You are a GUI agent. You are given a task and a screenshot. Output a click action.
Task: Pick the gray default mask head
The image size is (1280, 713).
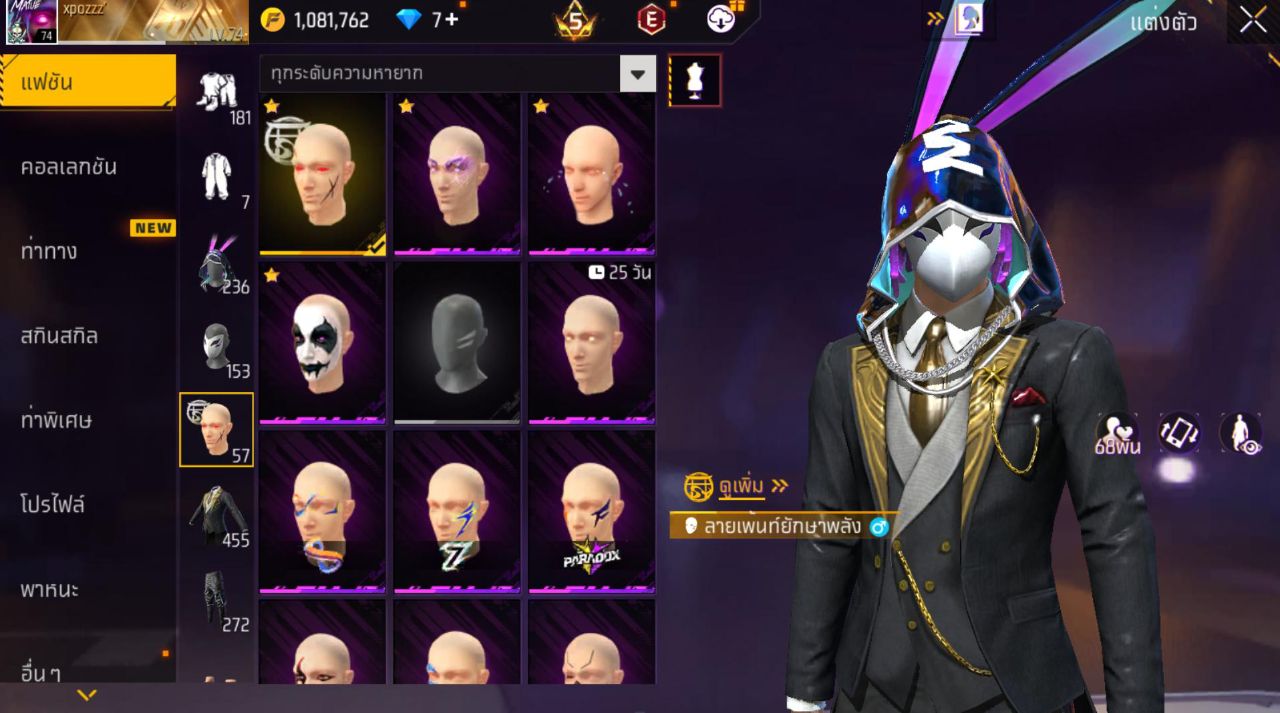coord(457,343)
